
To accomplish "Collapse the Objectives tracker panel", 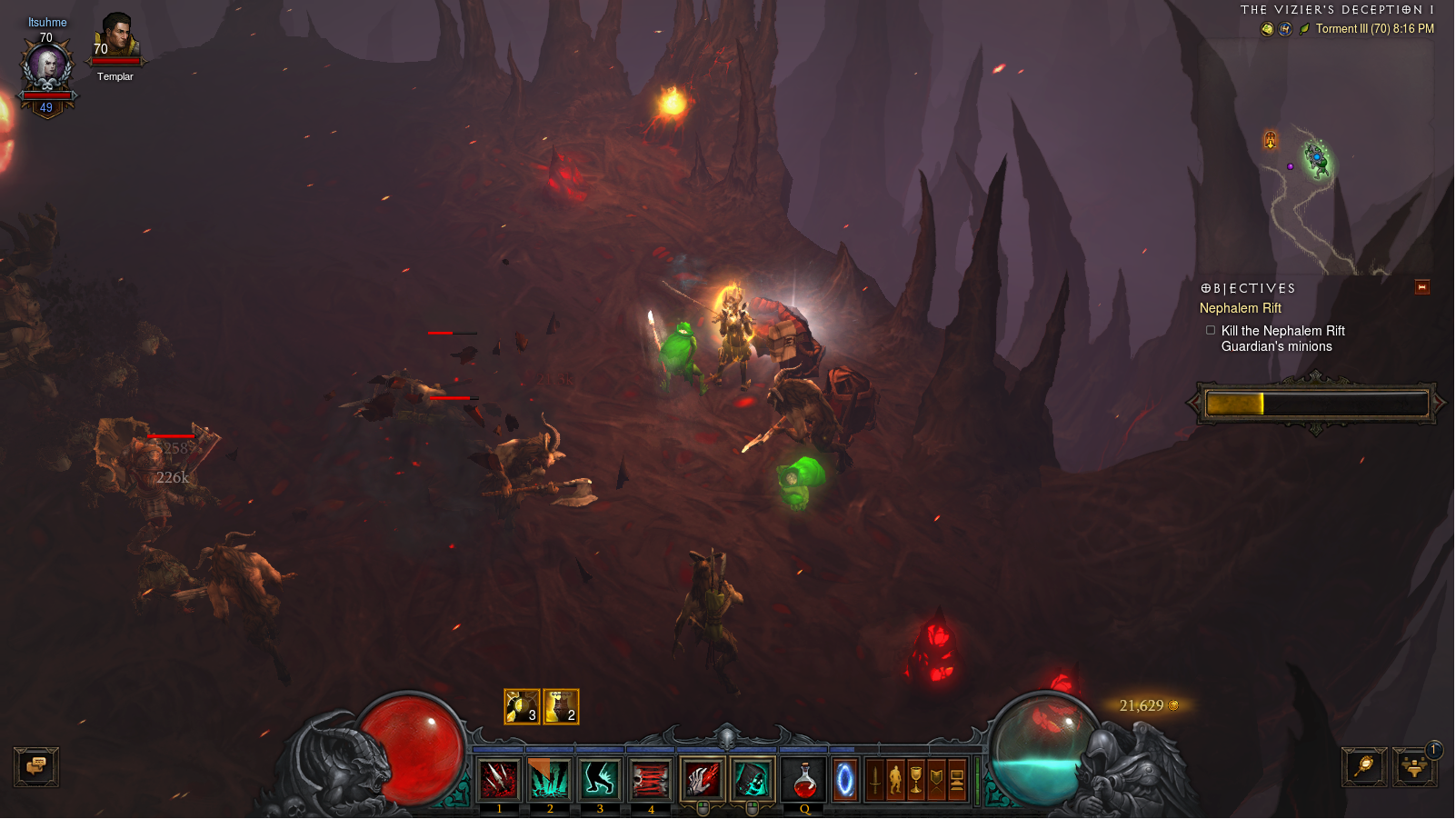I will coord(1422,288).
